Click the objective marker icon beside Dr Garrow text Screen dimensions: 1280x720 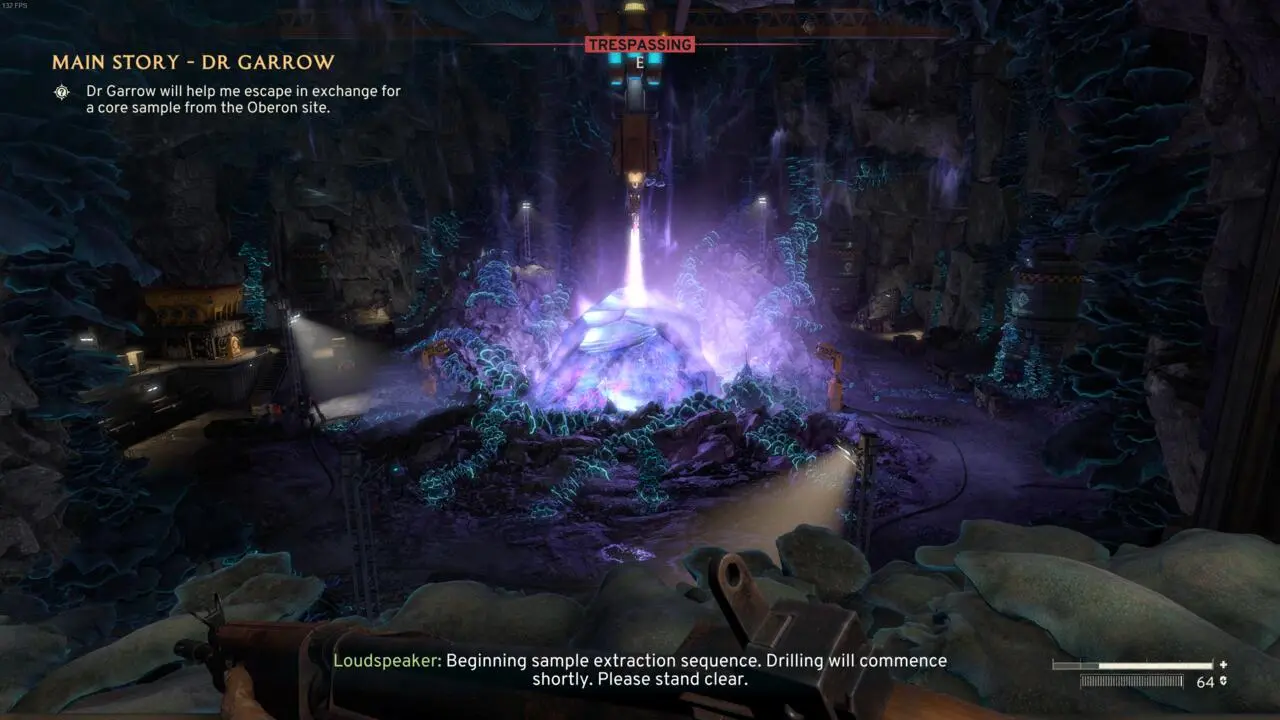[x=63, y=92]
